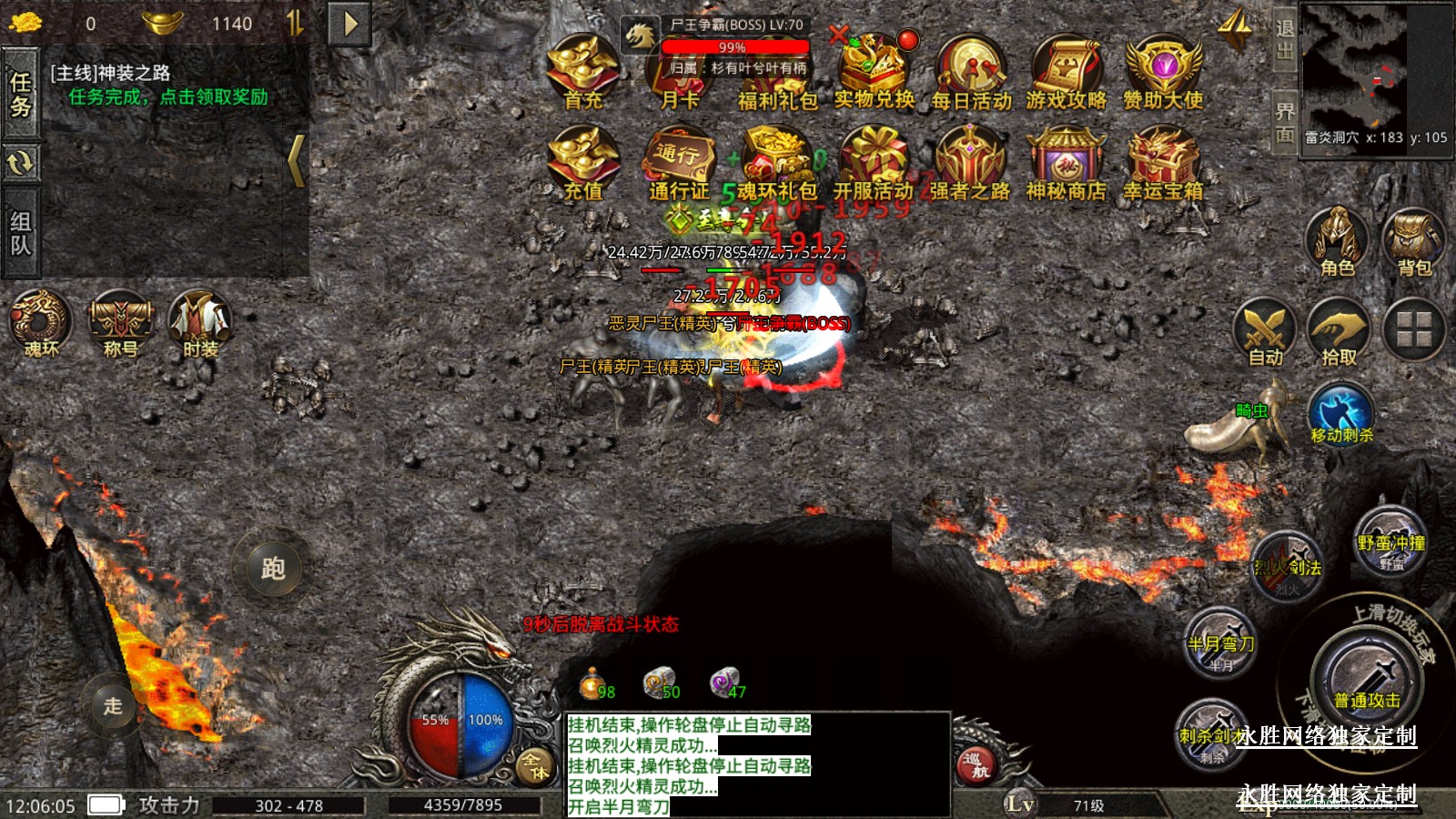Open the 背包 backpack
The height and width of the screenshot is (819, 1456).
click(1414, 242)
